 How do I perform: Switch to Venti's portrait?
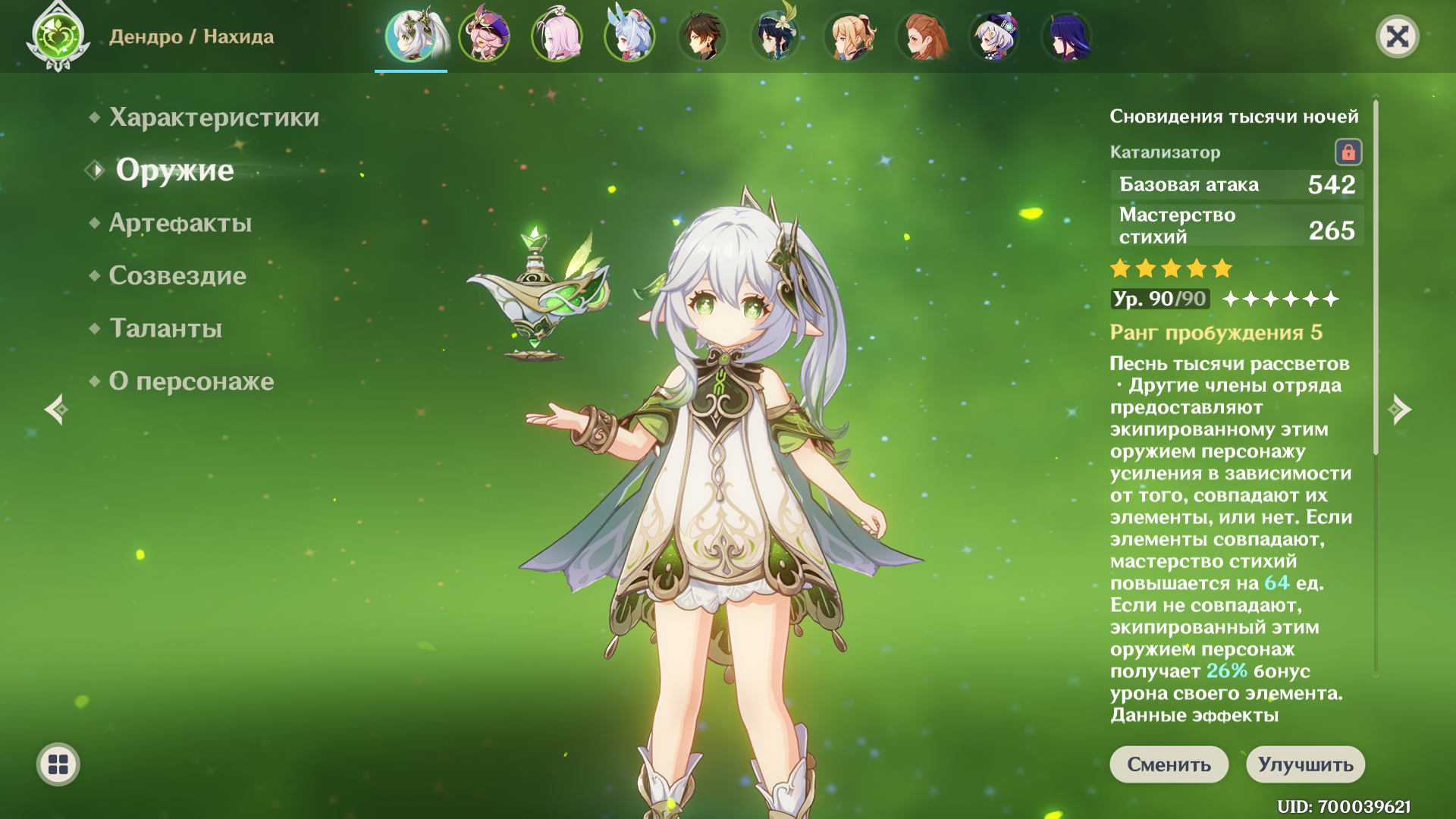[775, 36]
